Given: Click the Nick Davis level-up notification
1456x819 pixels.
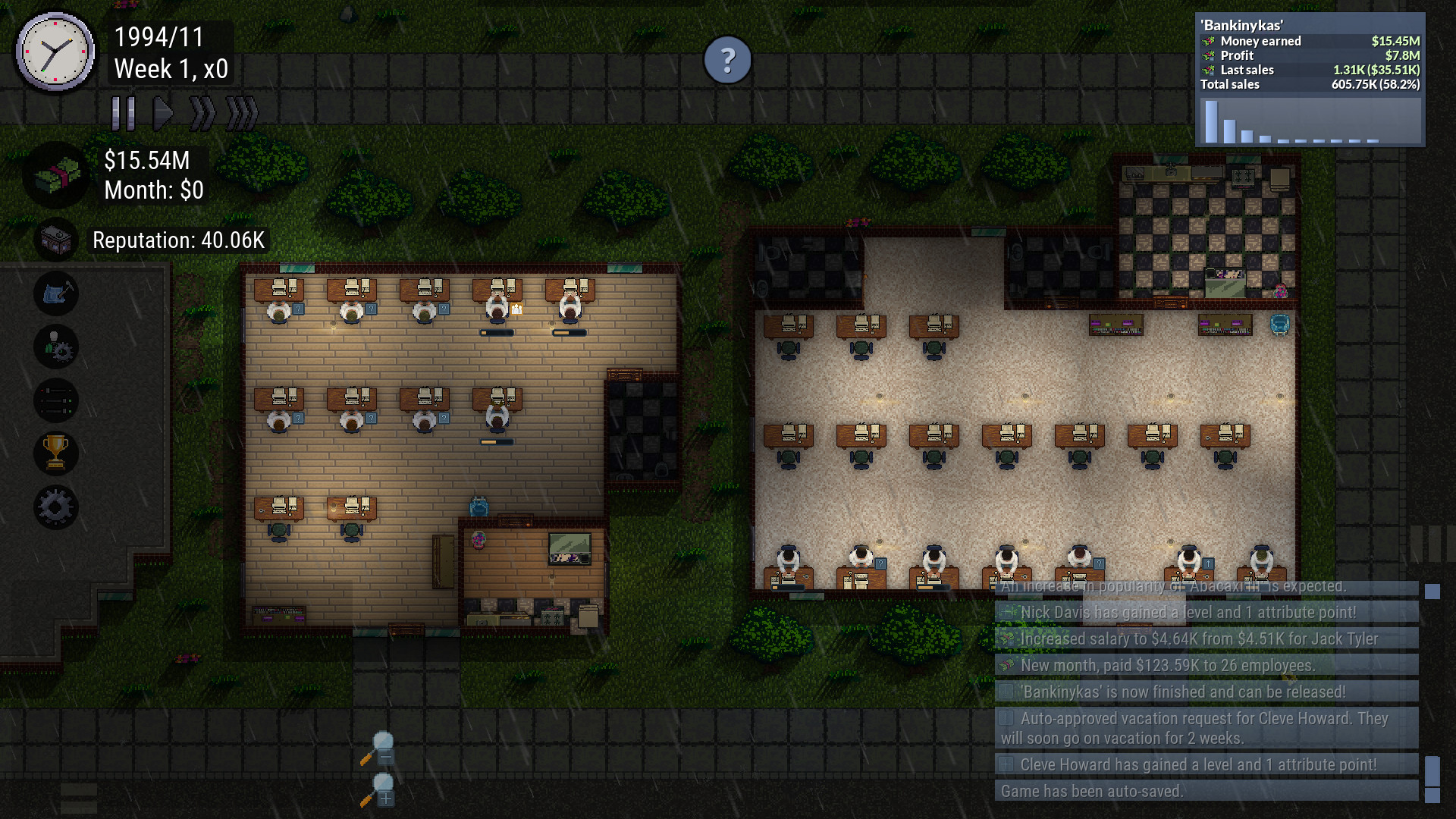Looking at the screenshot, I should click(x=1206, y=612).
